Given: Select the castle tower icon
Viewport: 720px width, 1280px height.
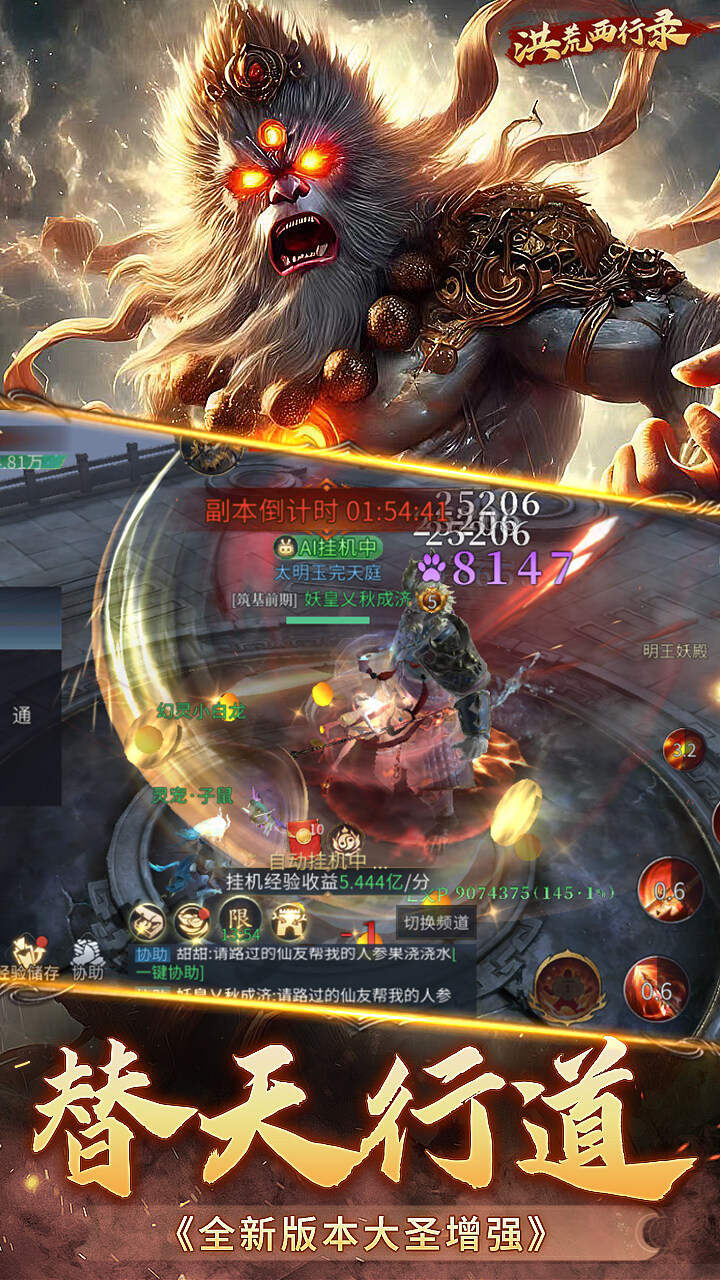Looking at the screenshot, I should tap(289, 916).
